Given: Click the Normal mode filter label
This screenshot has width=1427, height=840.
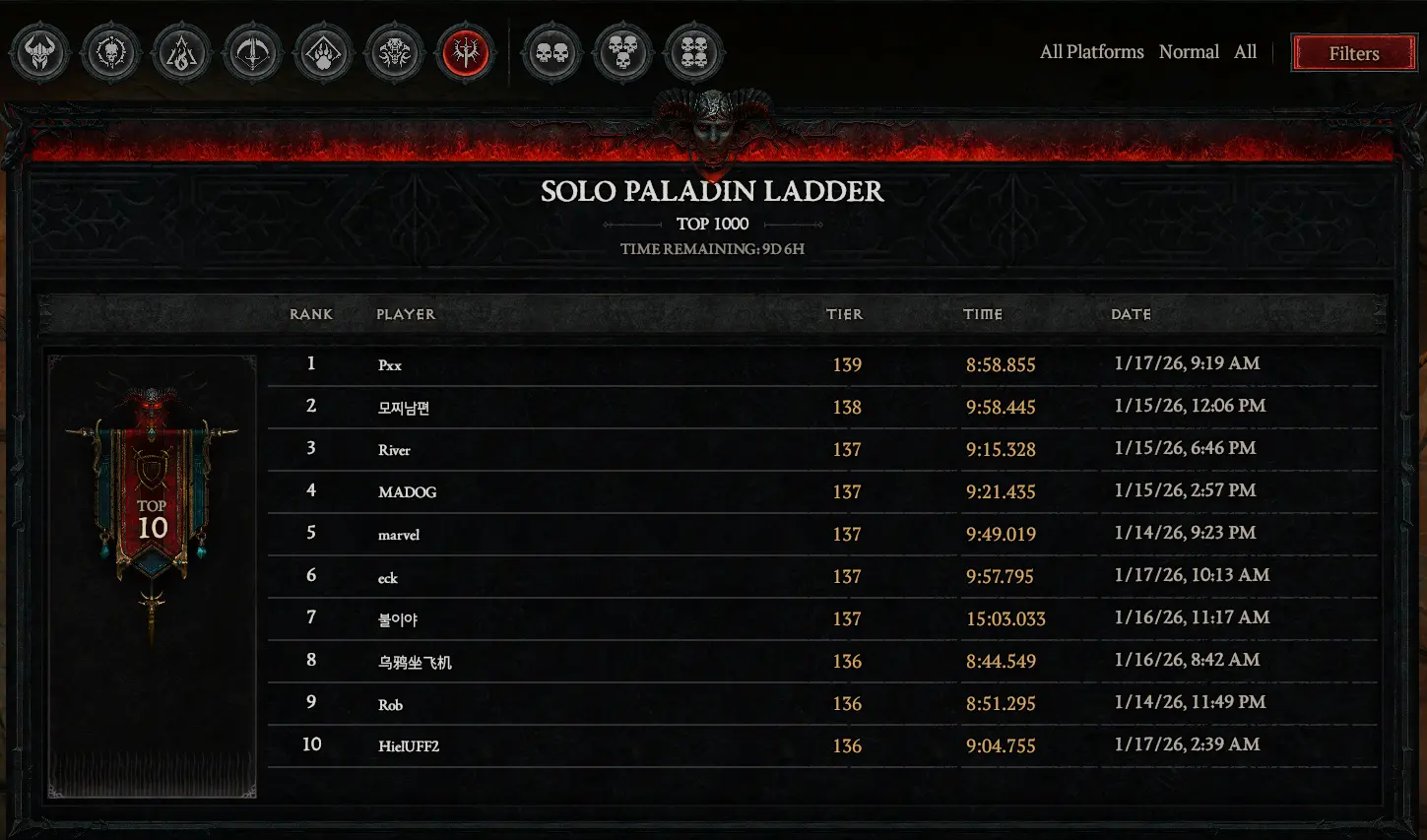Looking at the screenshot, I should click(1189, 52).
